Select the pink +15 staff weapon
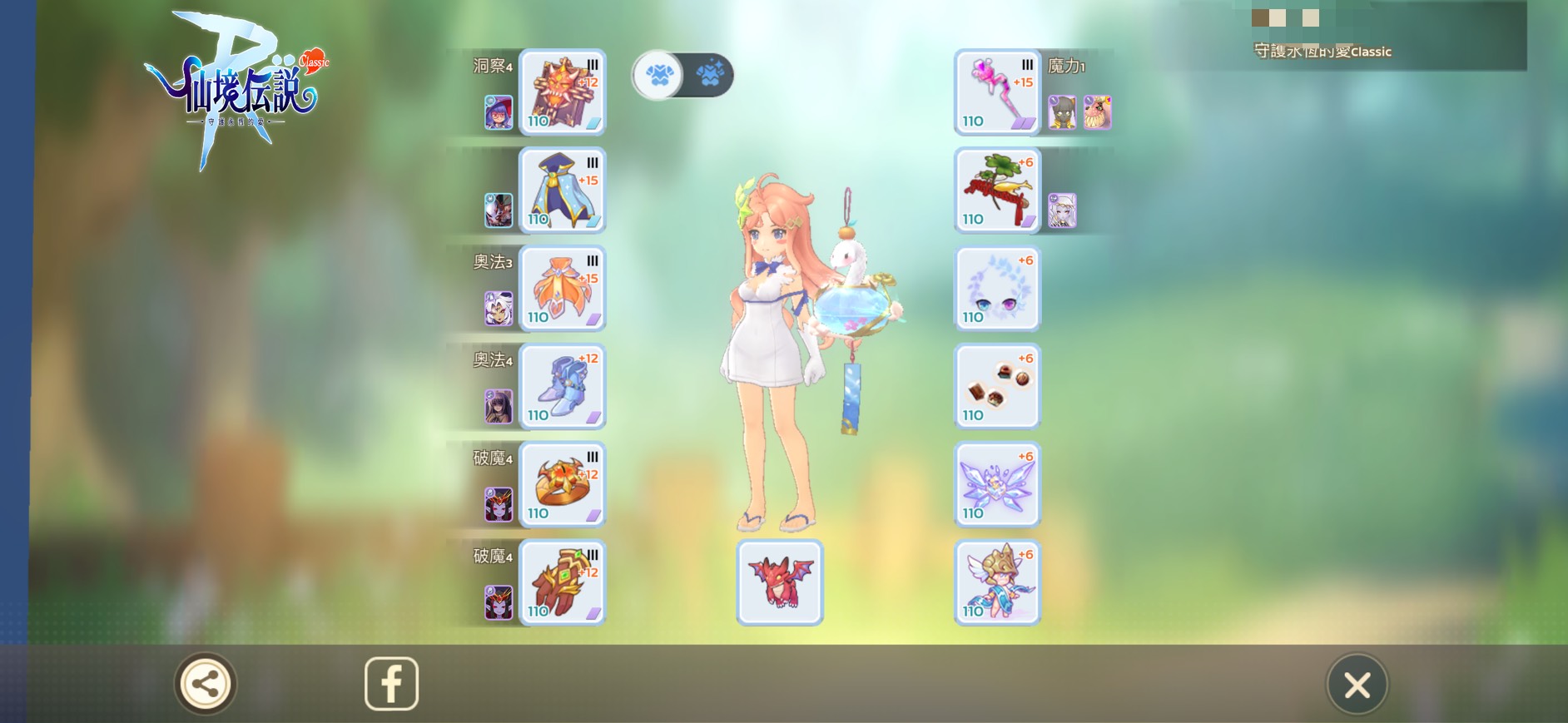This screenshot has height=723, width=1568. tap(997, 93)
